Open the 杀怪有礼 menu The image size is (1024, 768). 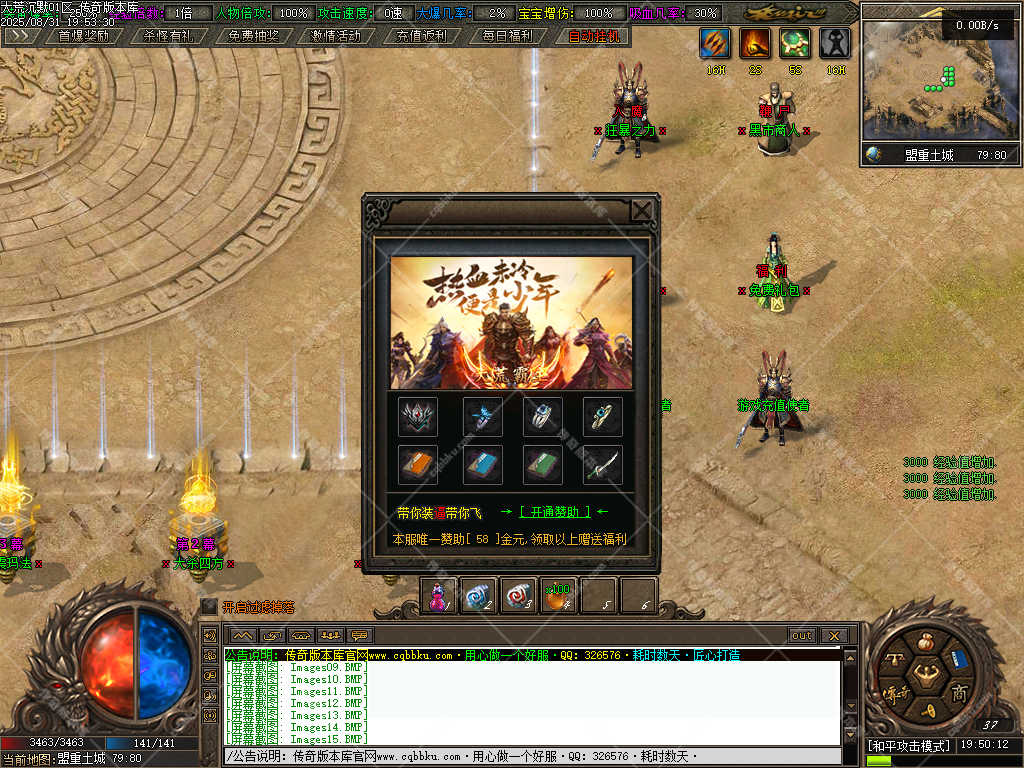tap(168, 36)
